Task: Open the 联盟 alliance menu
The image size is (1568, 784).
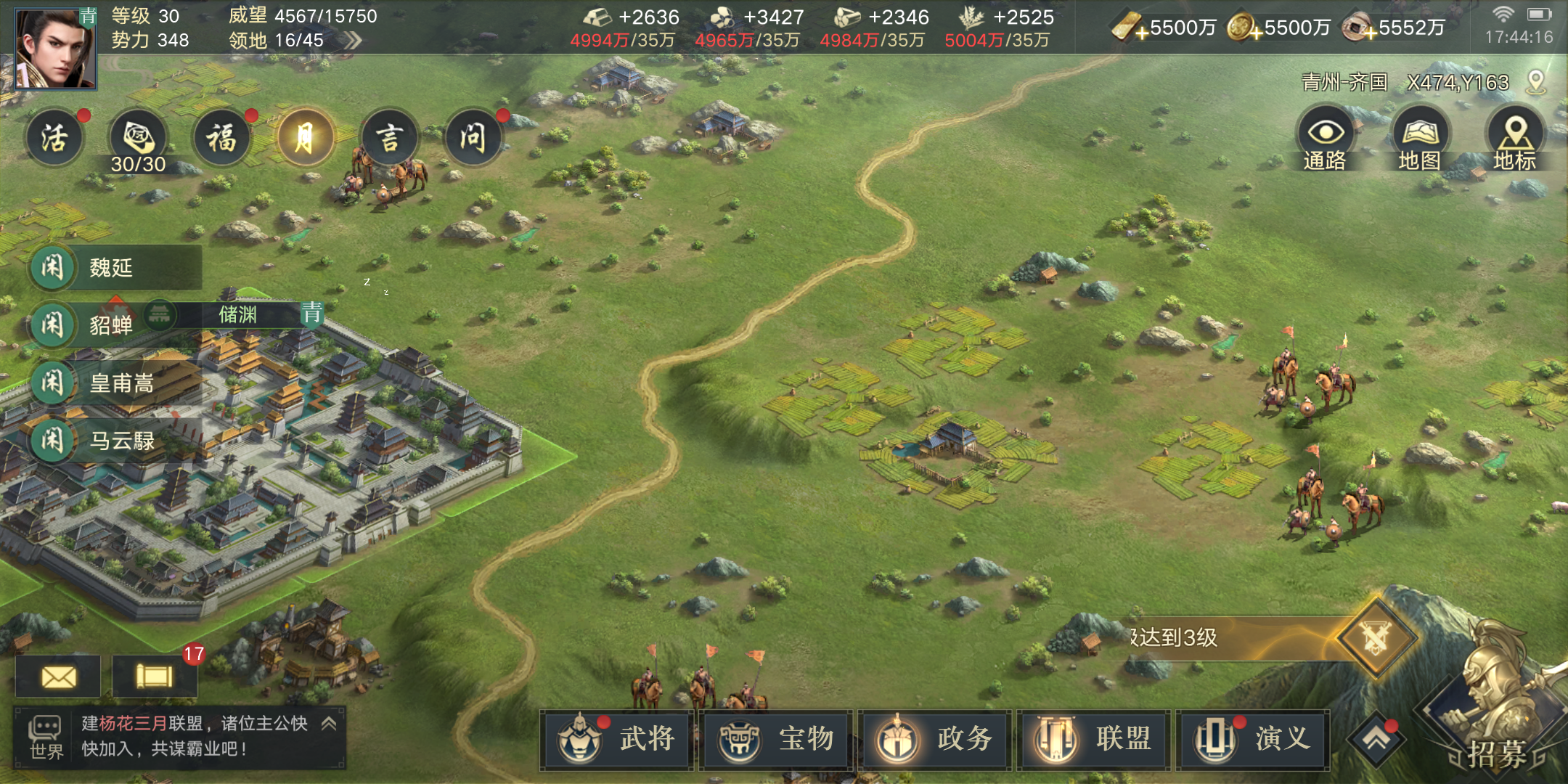Action: pos(1094,740)
